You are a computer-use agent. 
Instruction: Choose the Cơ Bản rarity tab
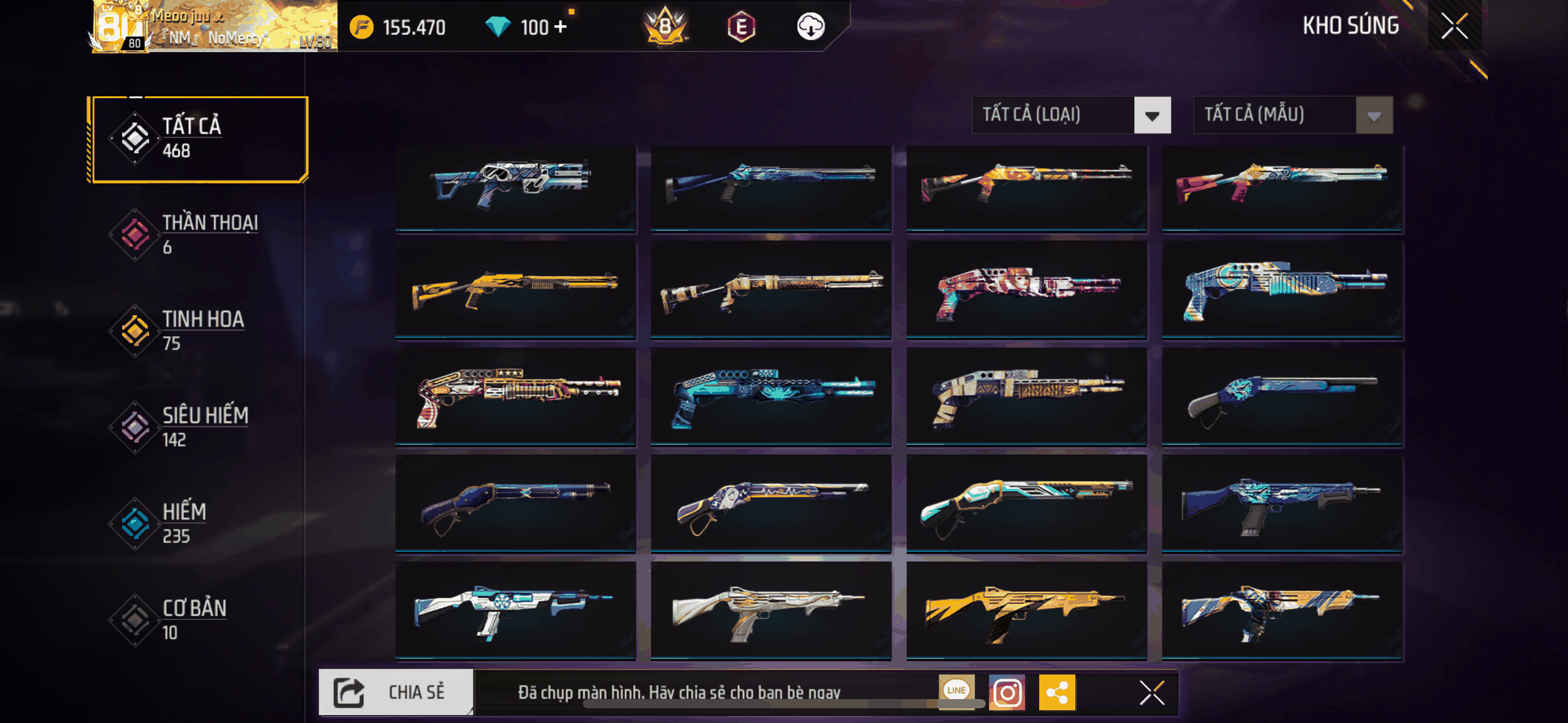[198, 619]
